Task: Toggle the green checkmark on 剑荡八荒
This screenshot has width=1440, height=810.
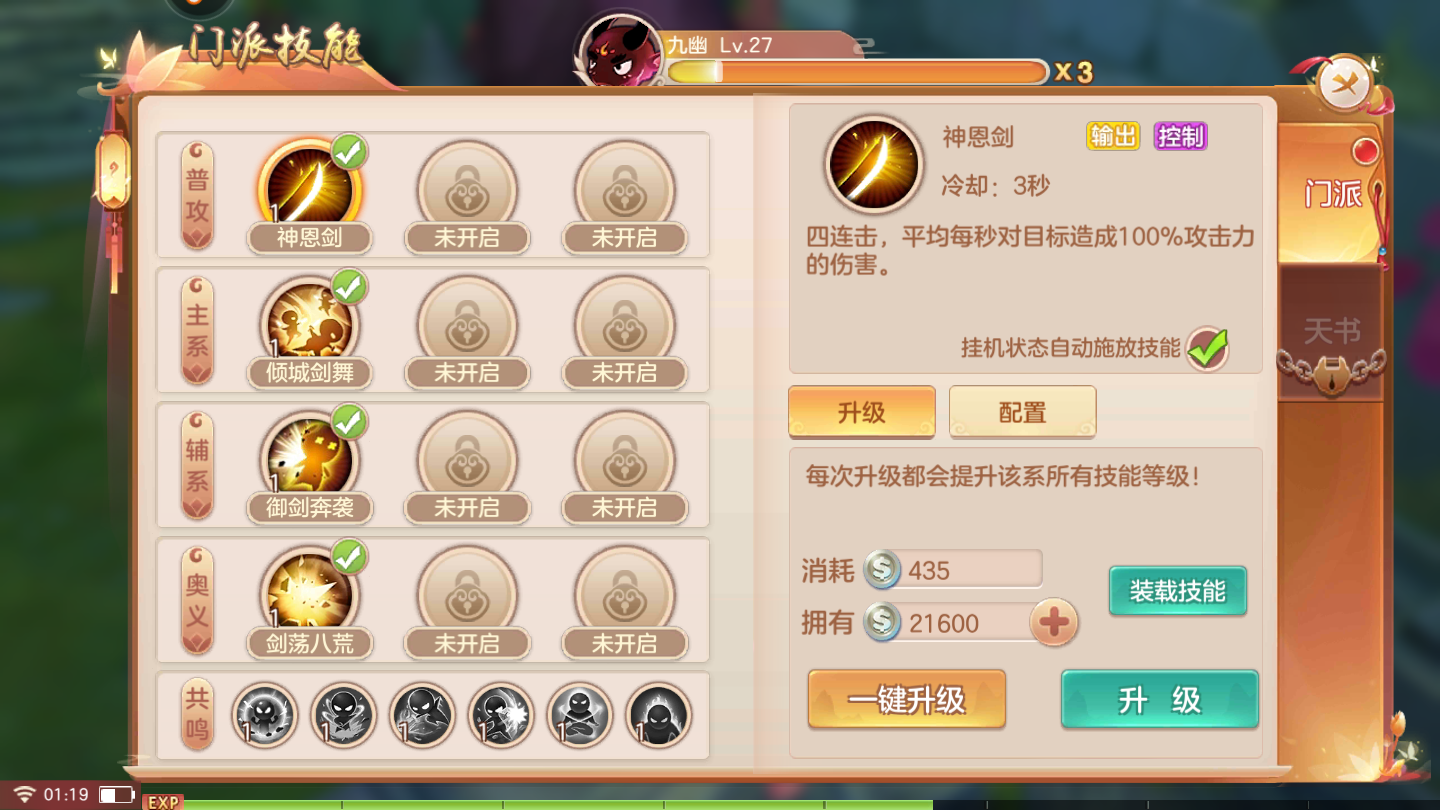Action: click(x=350, y=555)
